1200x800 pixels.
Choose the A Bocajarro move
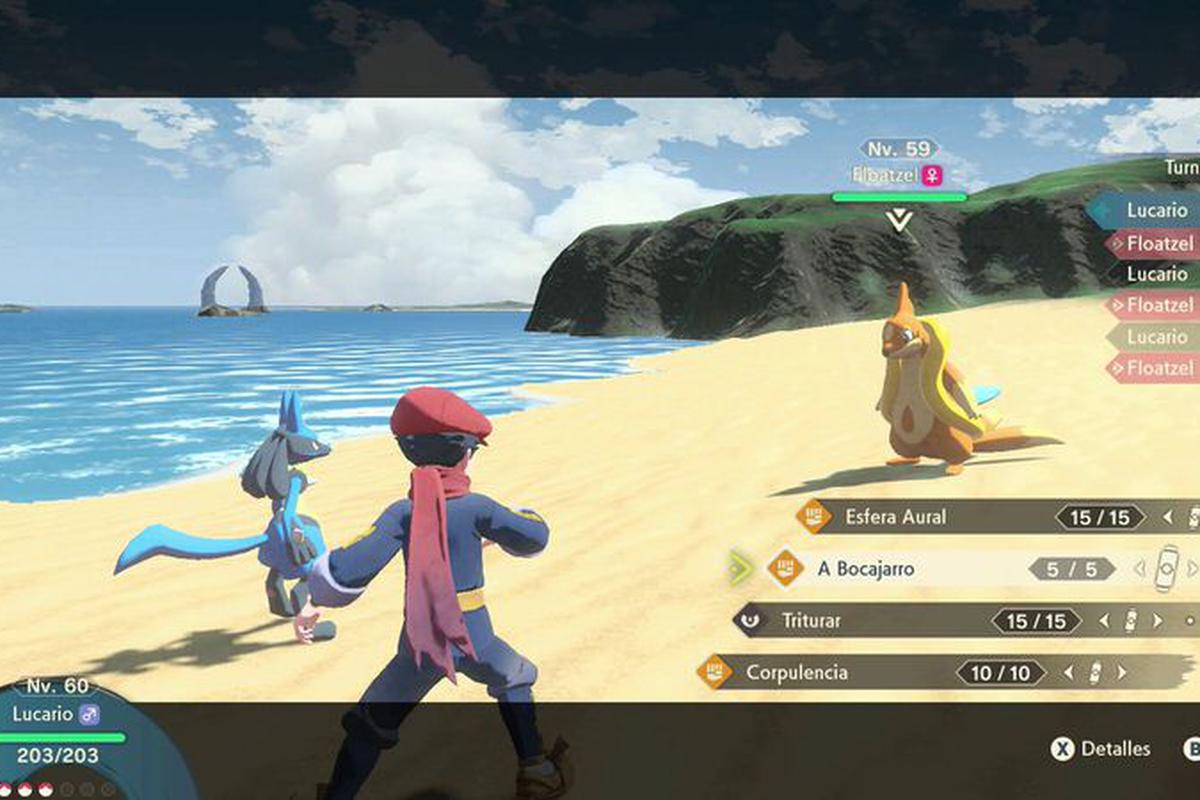click(866, 569)
